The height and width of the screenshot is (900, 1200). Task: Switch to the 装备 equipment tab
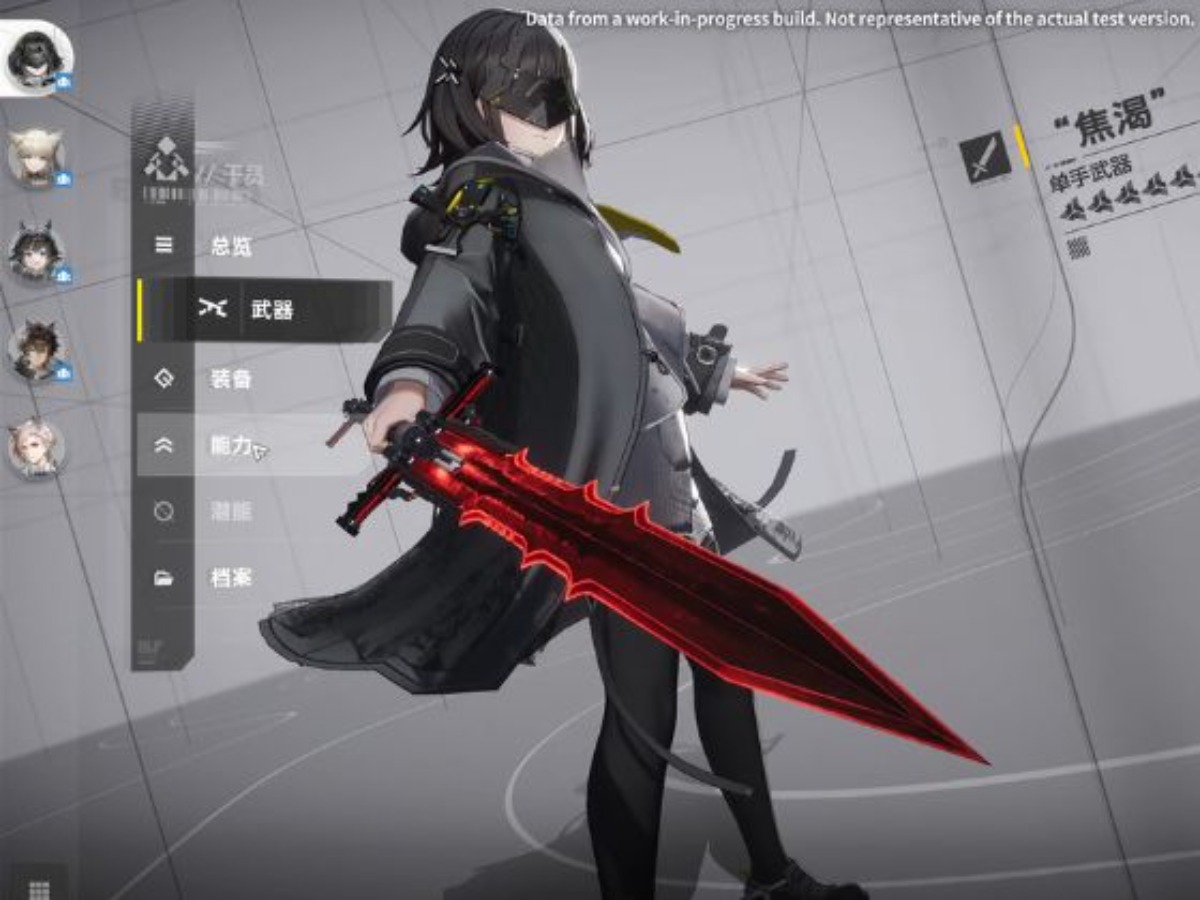[x=230, y=379]
